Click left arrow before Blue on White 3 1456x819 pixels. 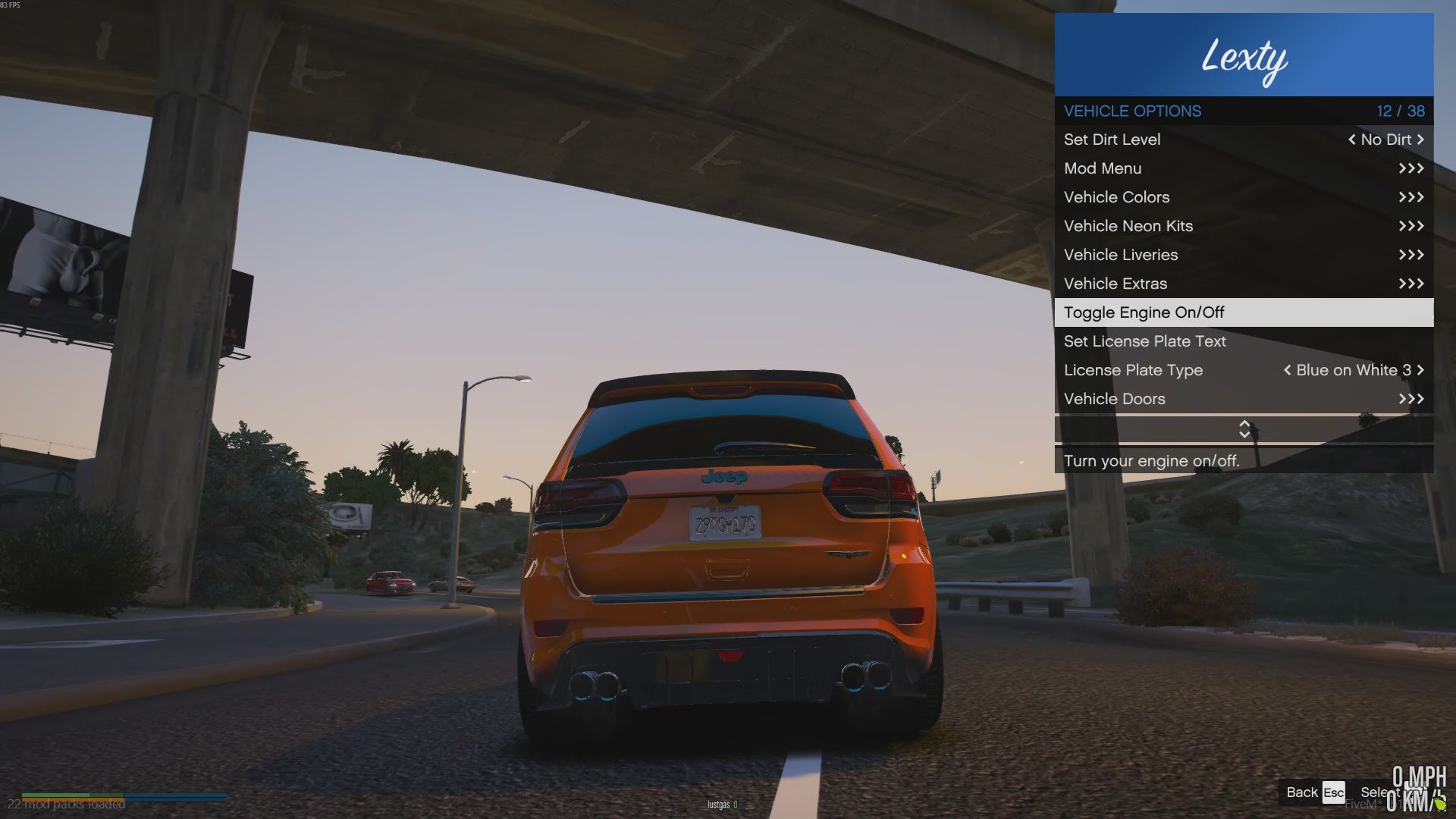point(1287,370)
